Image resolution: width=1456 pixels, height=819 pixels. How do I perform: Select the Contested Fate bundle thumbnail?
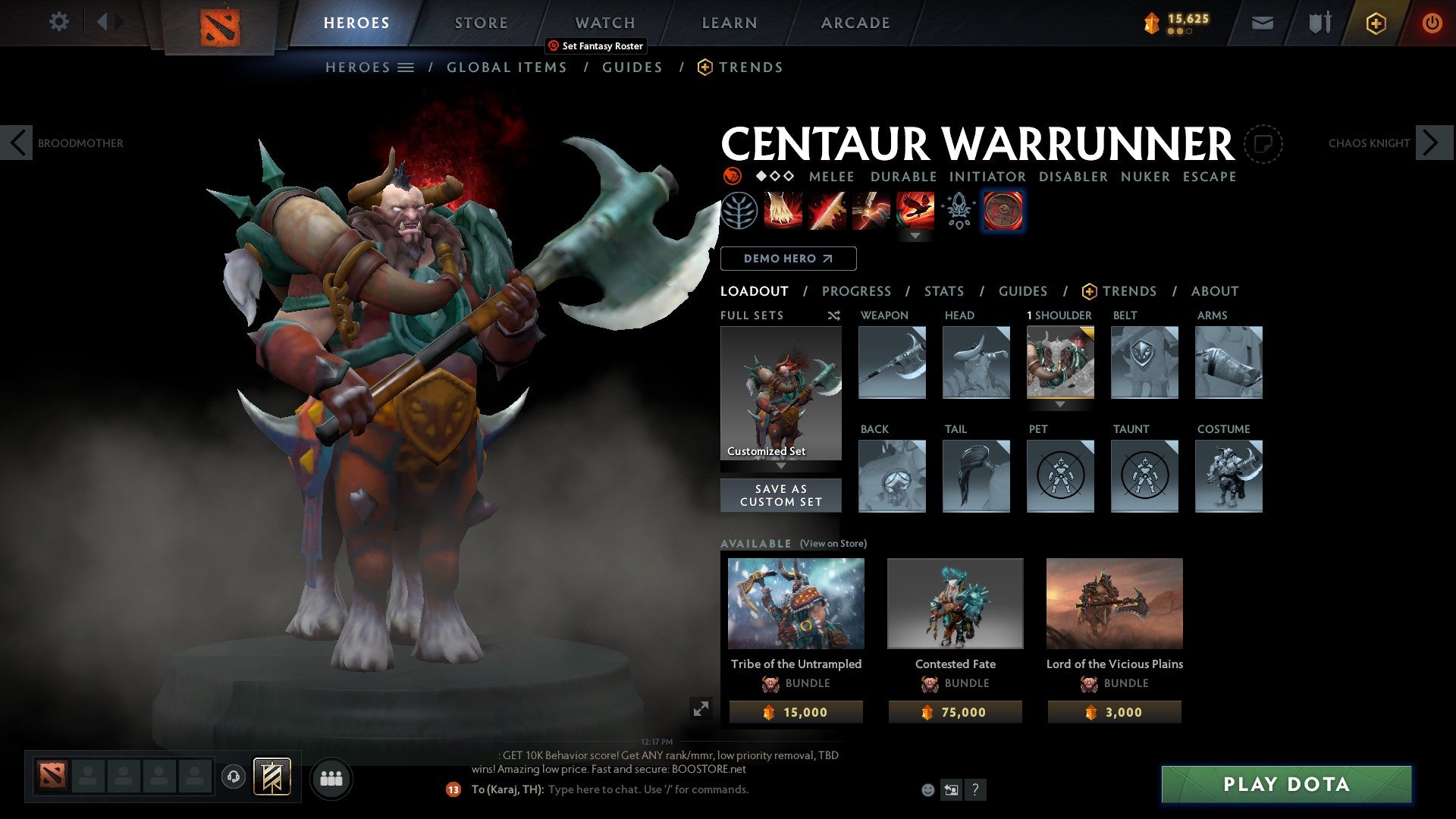pyautogui.click(x=955, y=604)
